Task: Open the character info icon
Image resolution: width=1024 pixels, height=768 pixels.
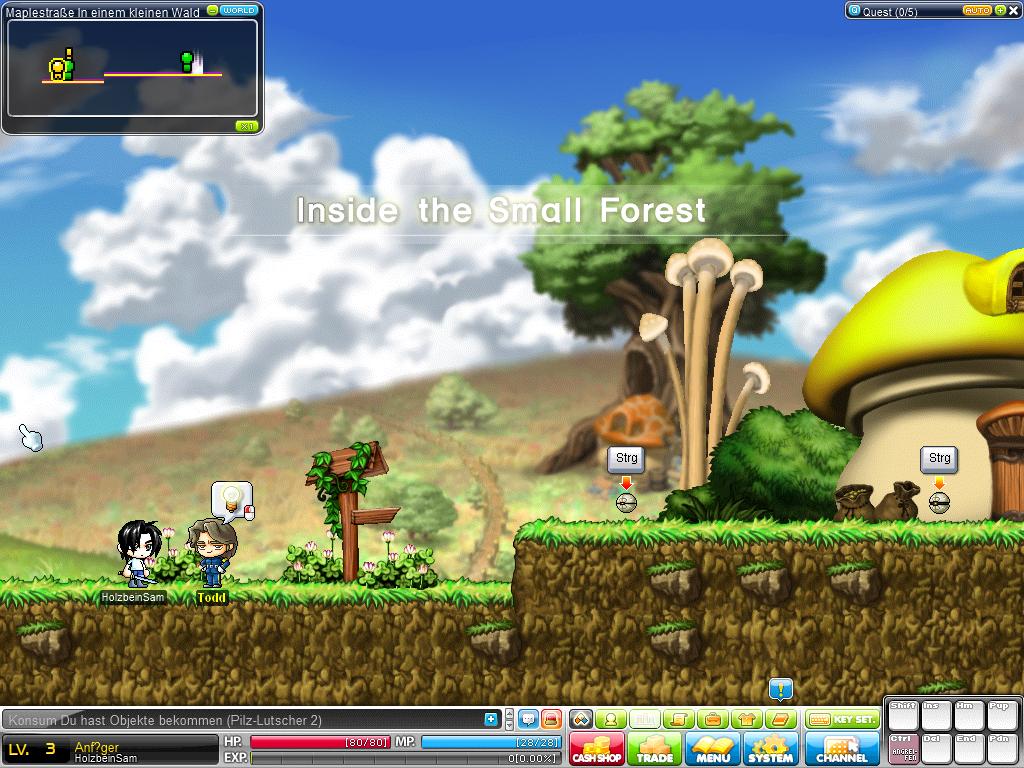Action: point(612,719)
